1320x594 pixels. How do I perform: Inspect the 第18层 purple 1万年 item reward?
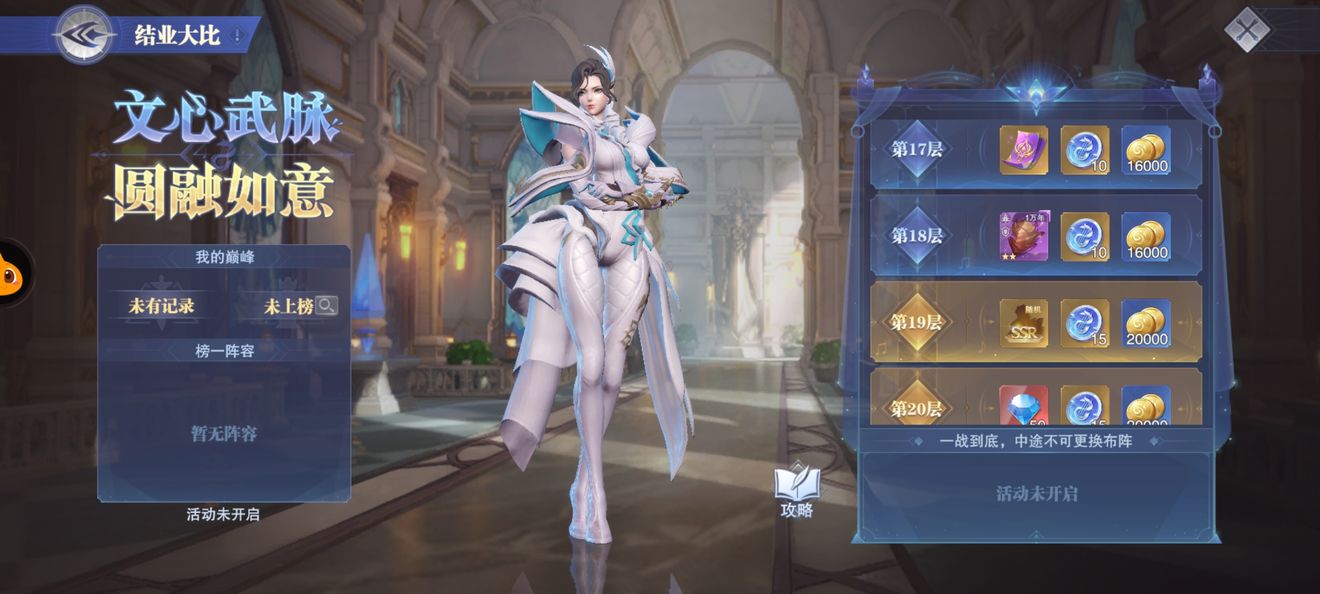pos(1024,236)
